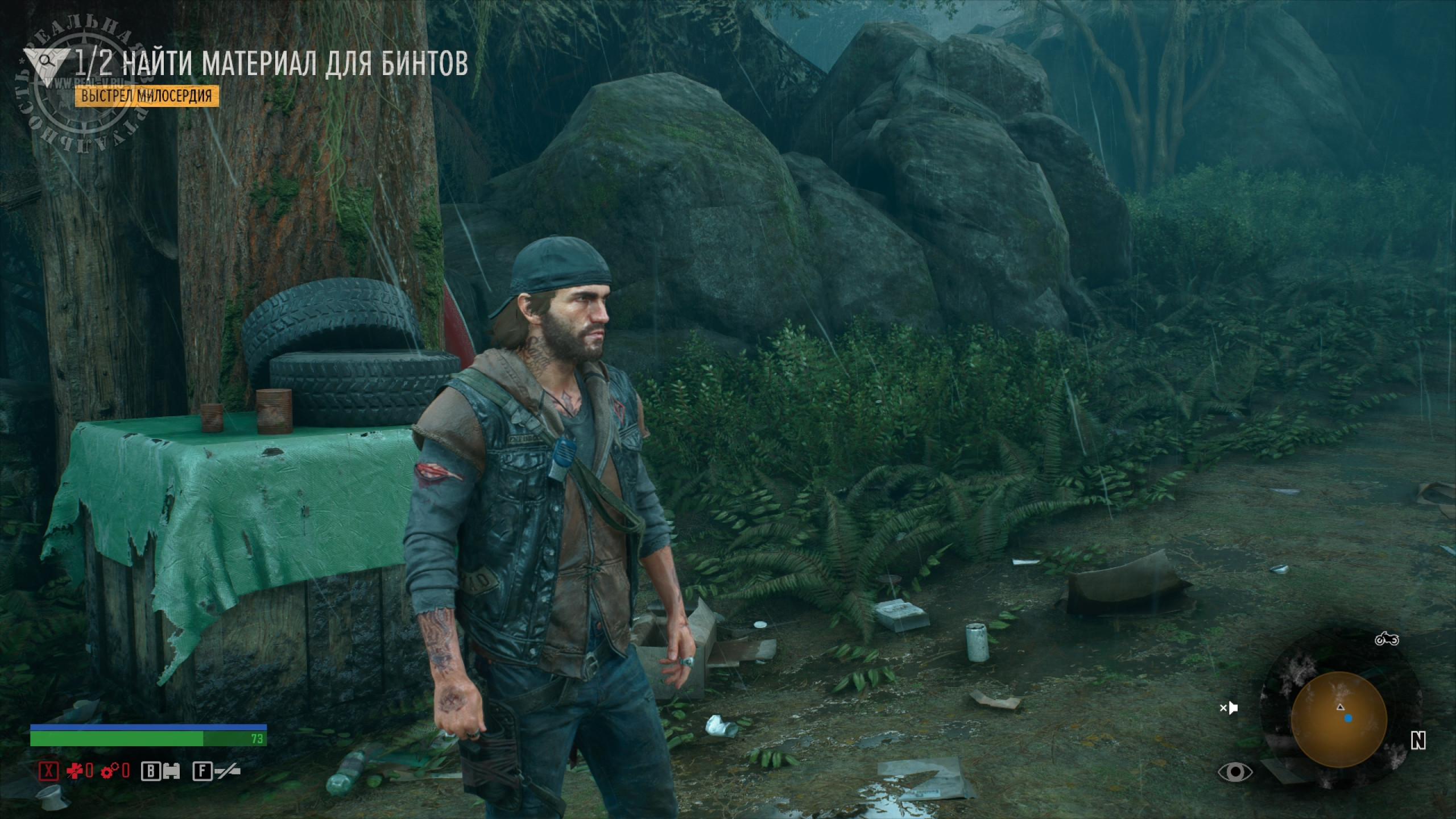
Task: Click the motorcycle marker above minimap
Action: [x=1387, y=639]
